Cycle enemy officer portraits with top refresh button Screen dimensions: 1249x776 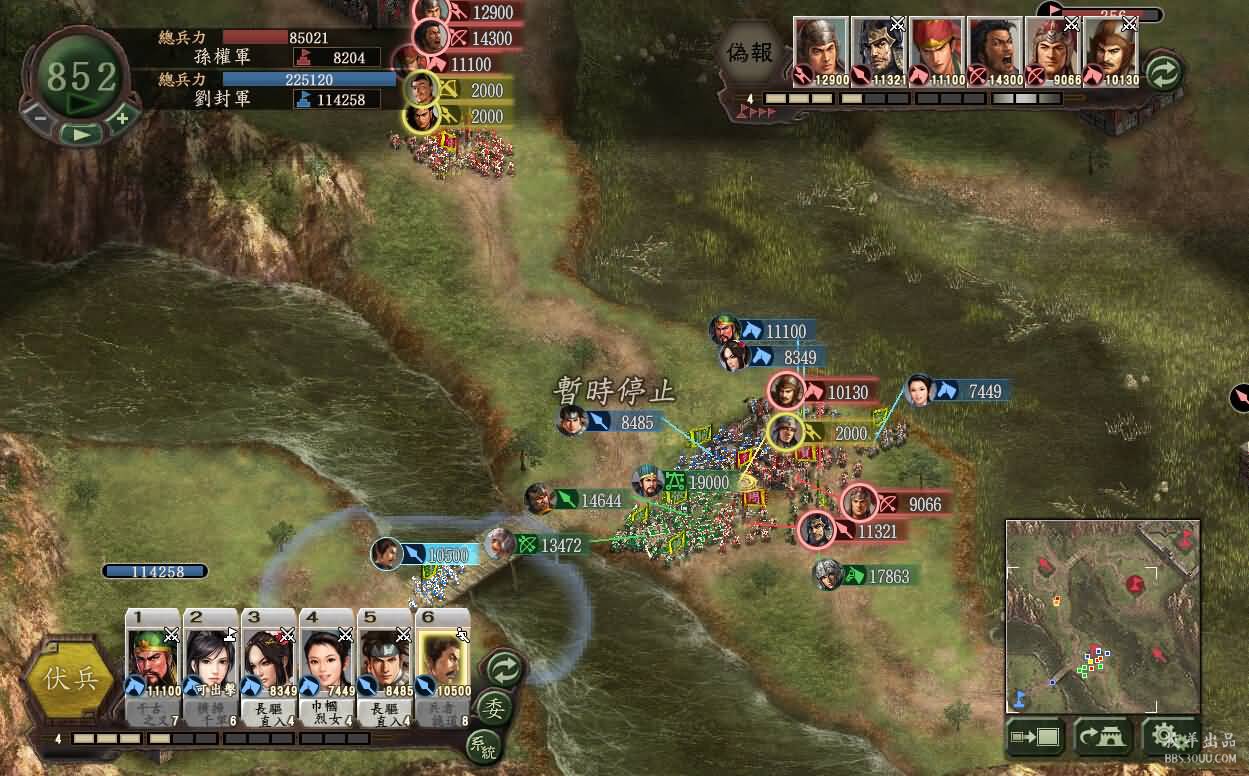pyautogui.click(x=1163, y=72)
